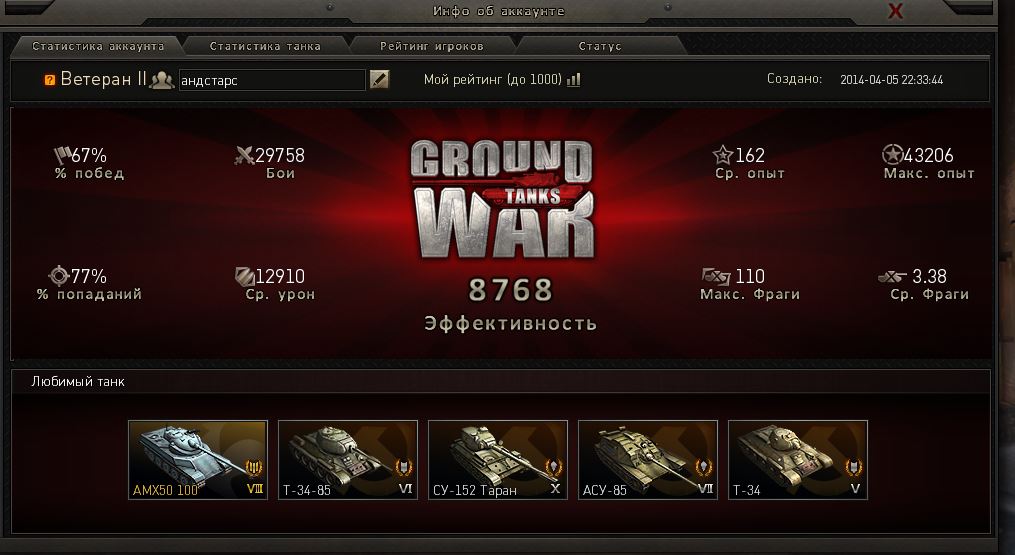Viewport: 1015px width, 555px height.
Task: Switch to the Статистика аккаунта tab
Action: 97,46
